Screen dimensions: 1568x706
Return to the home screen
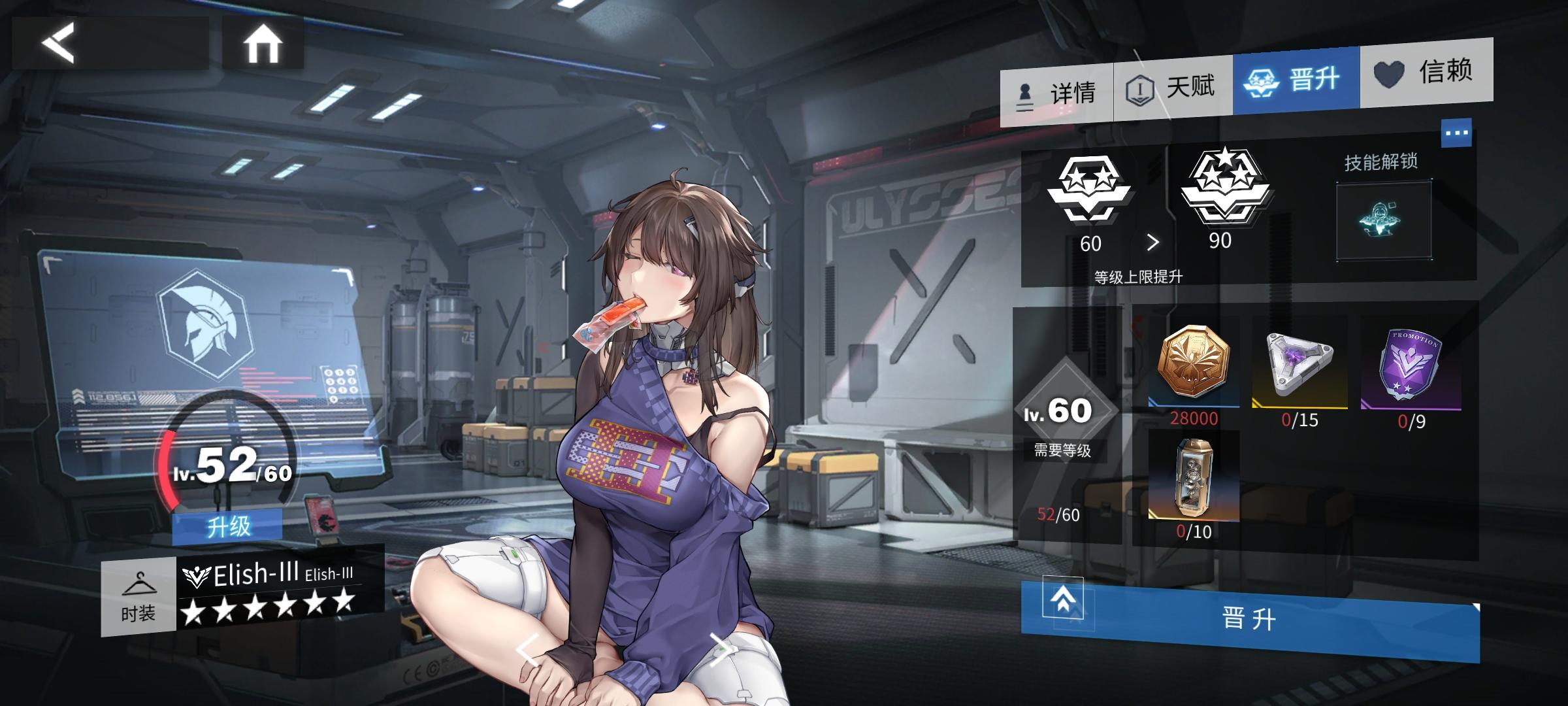coord(263,44)
